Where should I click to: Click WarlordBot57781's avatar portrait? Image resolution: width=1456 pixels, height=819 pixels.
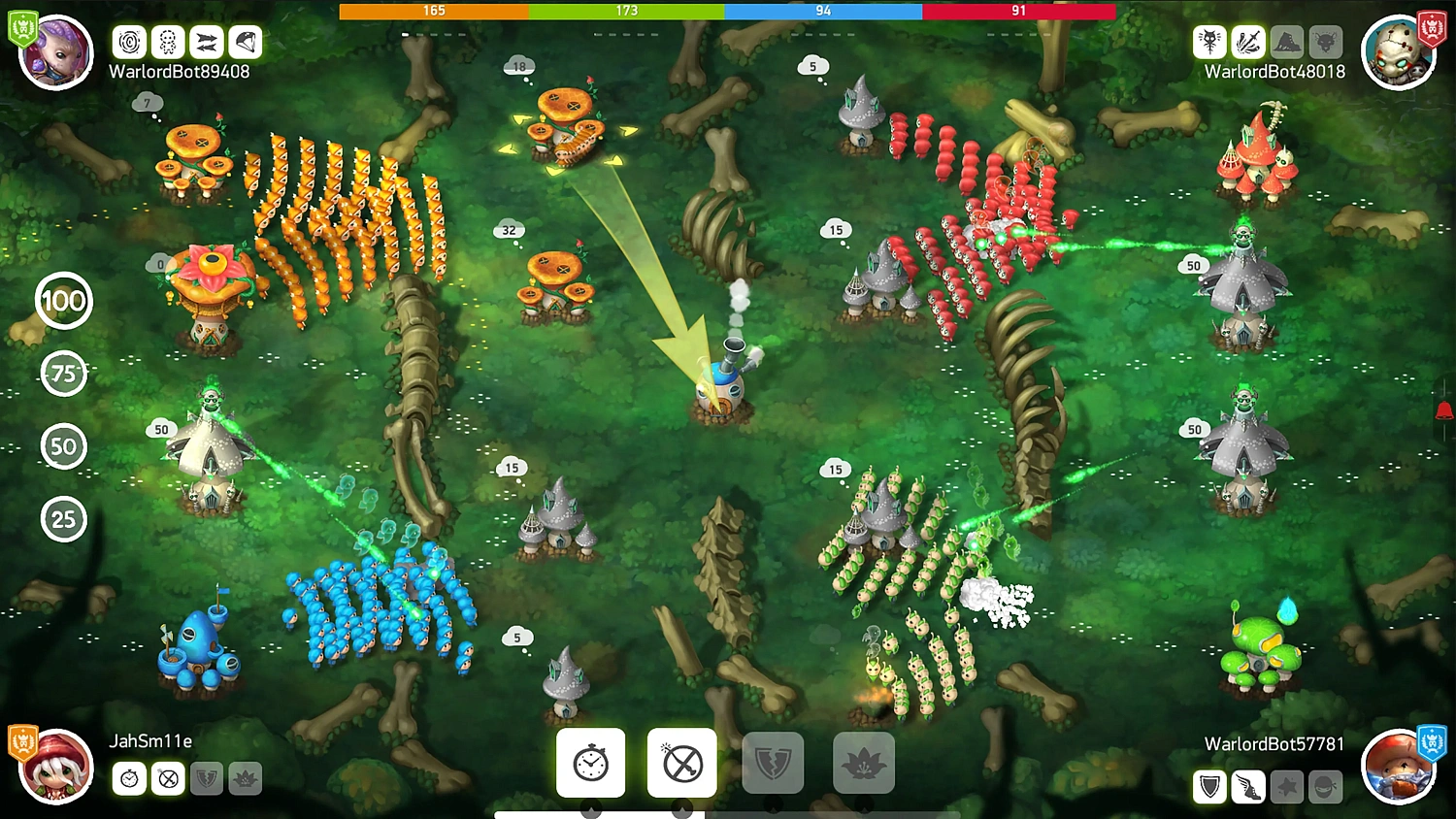1400,766
